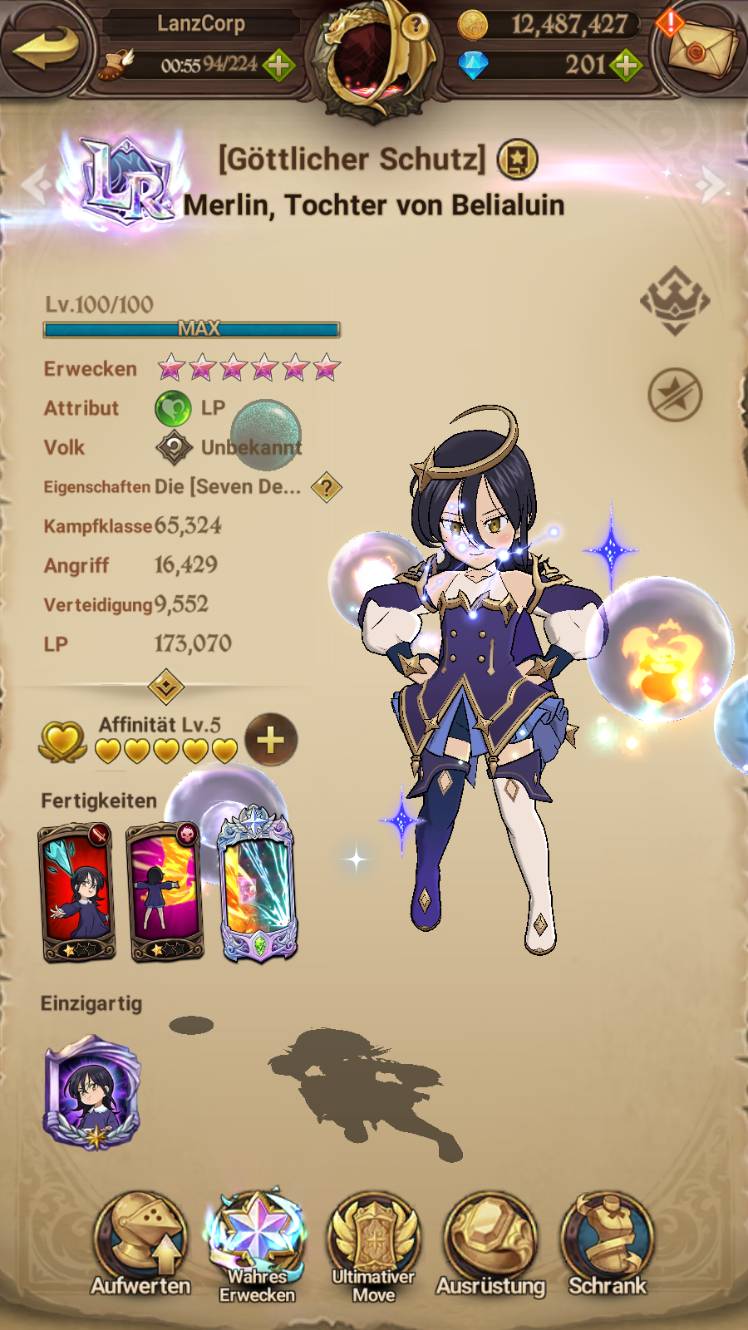Expand the stats with the diamond arrow
The image size is (748, 1330).
pos(164,686)
